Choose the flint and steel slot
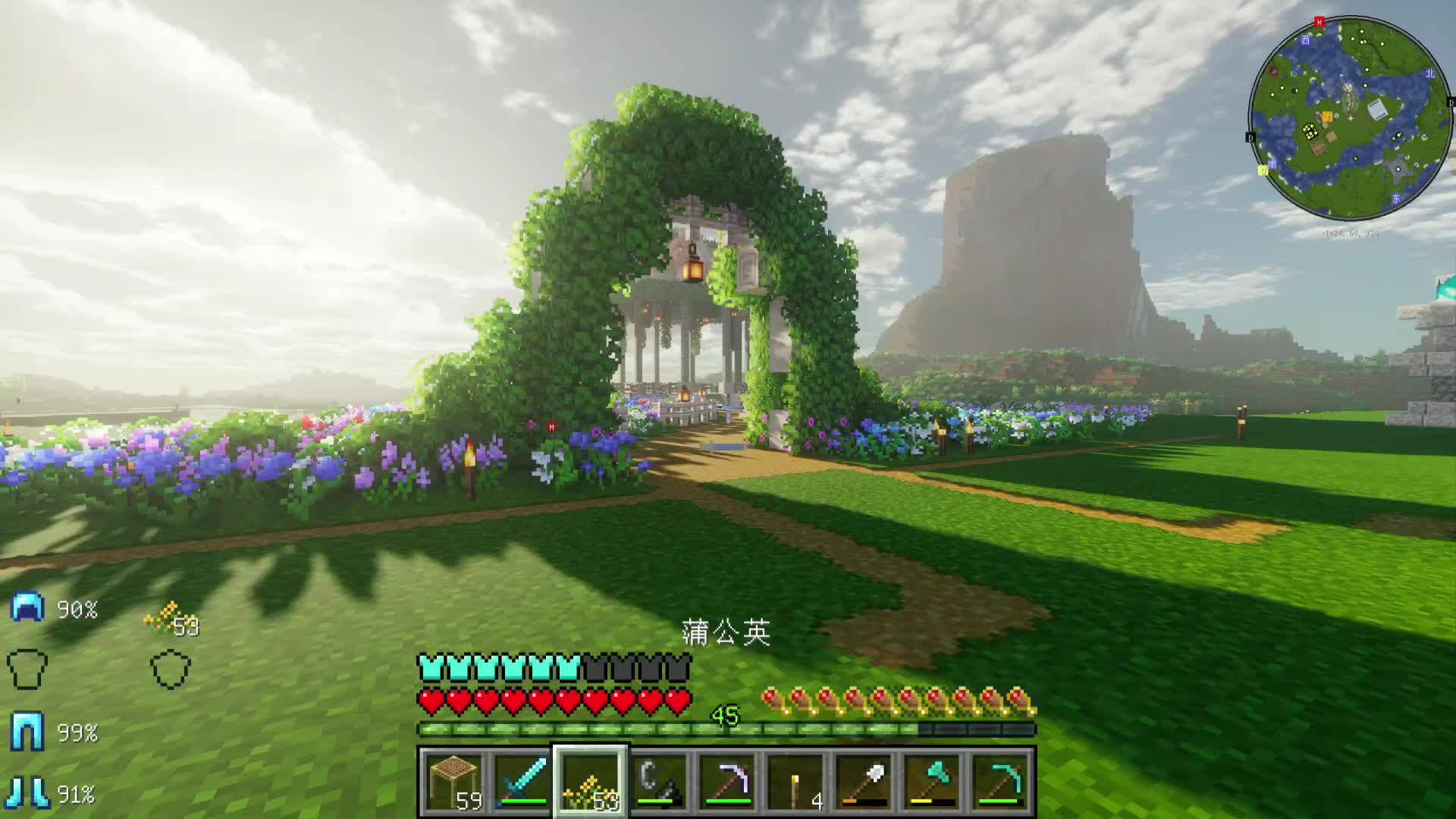This screenshot has width=1456, height=819. point(658,781)
